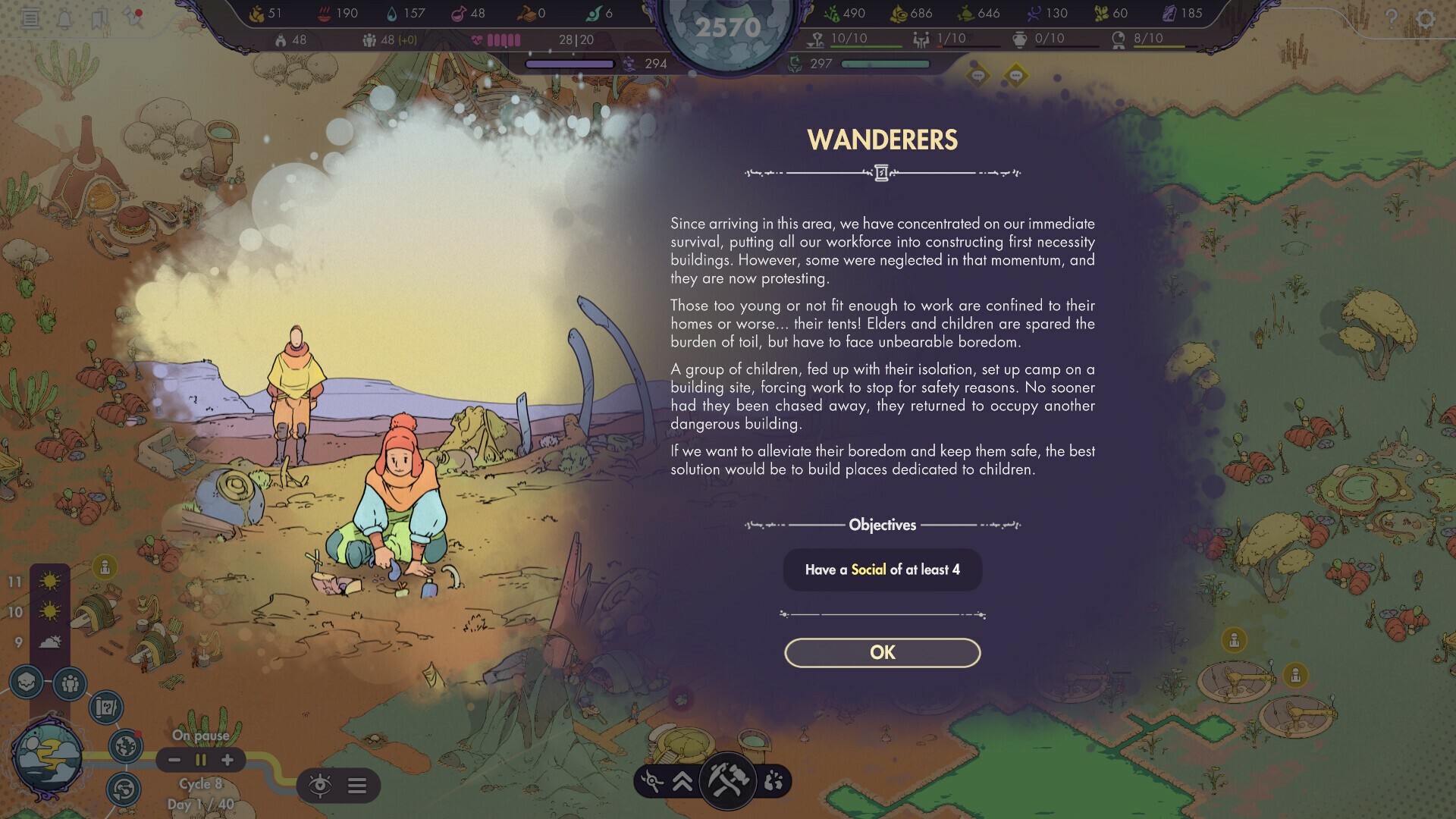Image resolution: width=1456 pixels, height=819 pixels.
Task: Open the three-line list menu
Action: [x=357, y=785]
